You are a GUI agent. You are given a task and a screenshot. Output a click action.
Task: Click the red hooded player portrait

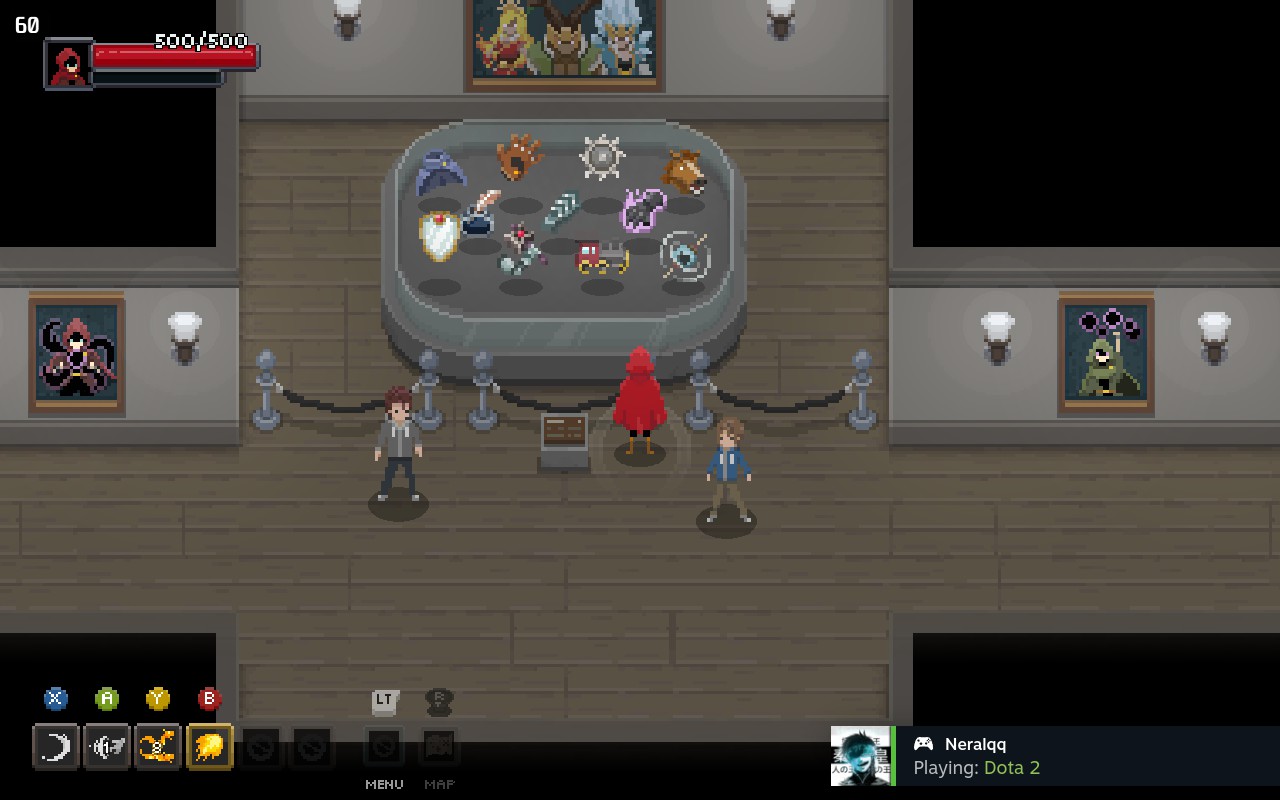click(68, 64)
